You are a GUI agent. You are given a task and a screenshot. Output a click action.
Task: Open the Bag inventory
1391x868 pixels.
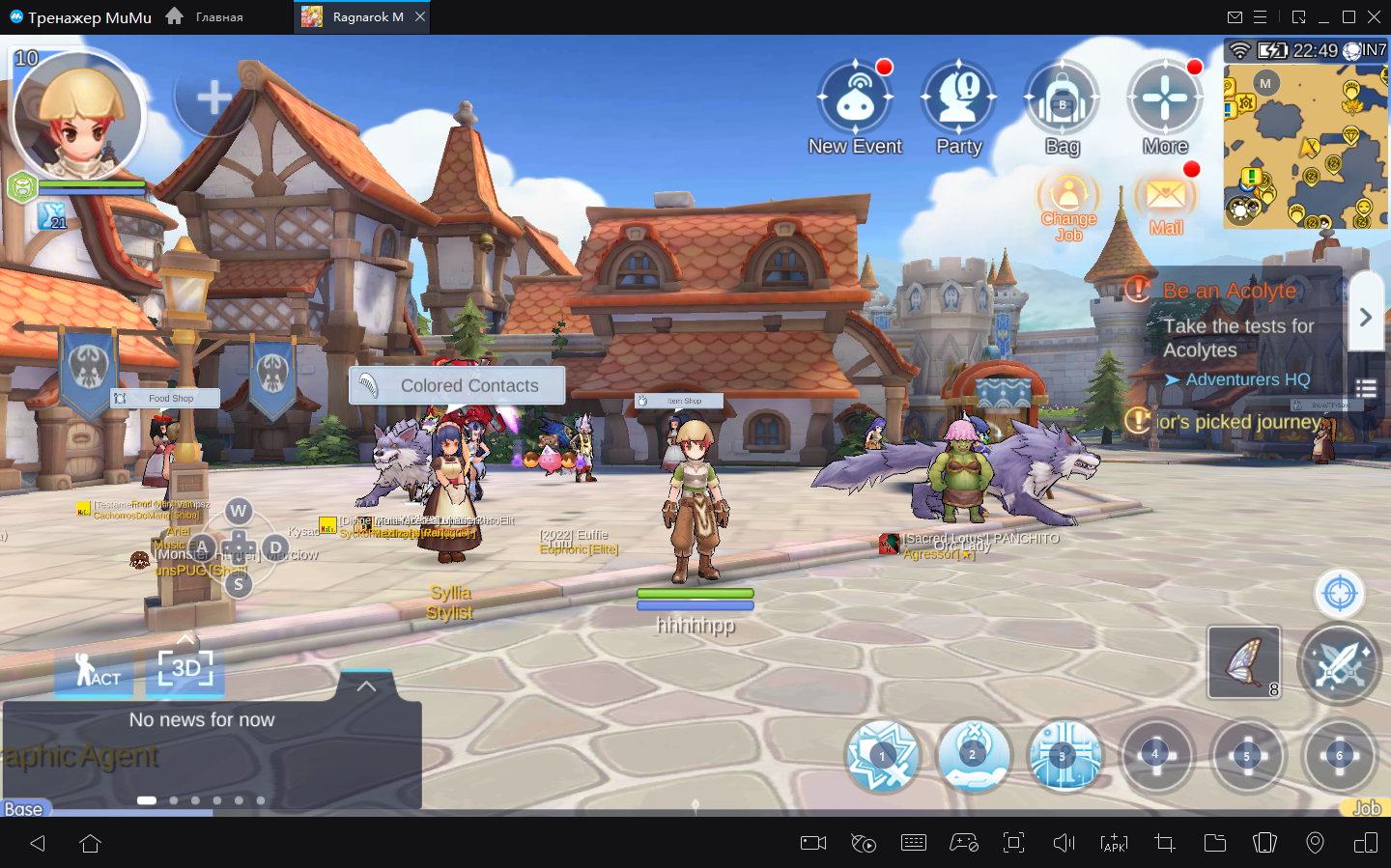point(1062,99)
